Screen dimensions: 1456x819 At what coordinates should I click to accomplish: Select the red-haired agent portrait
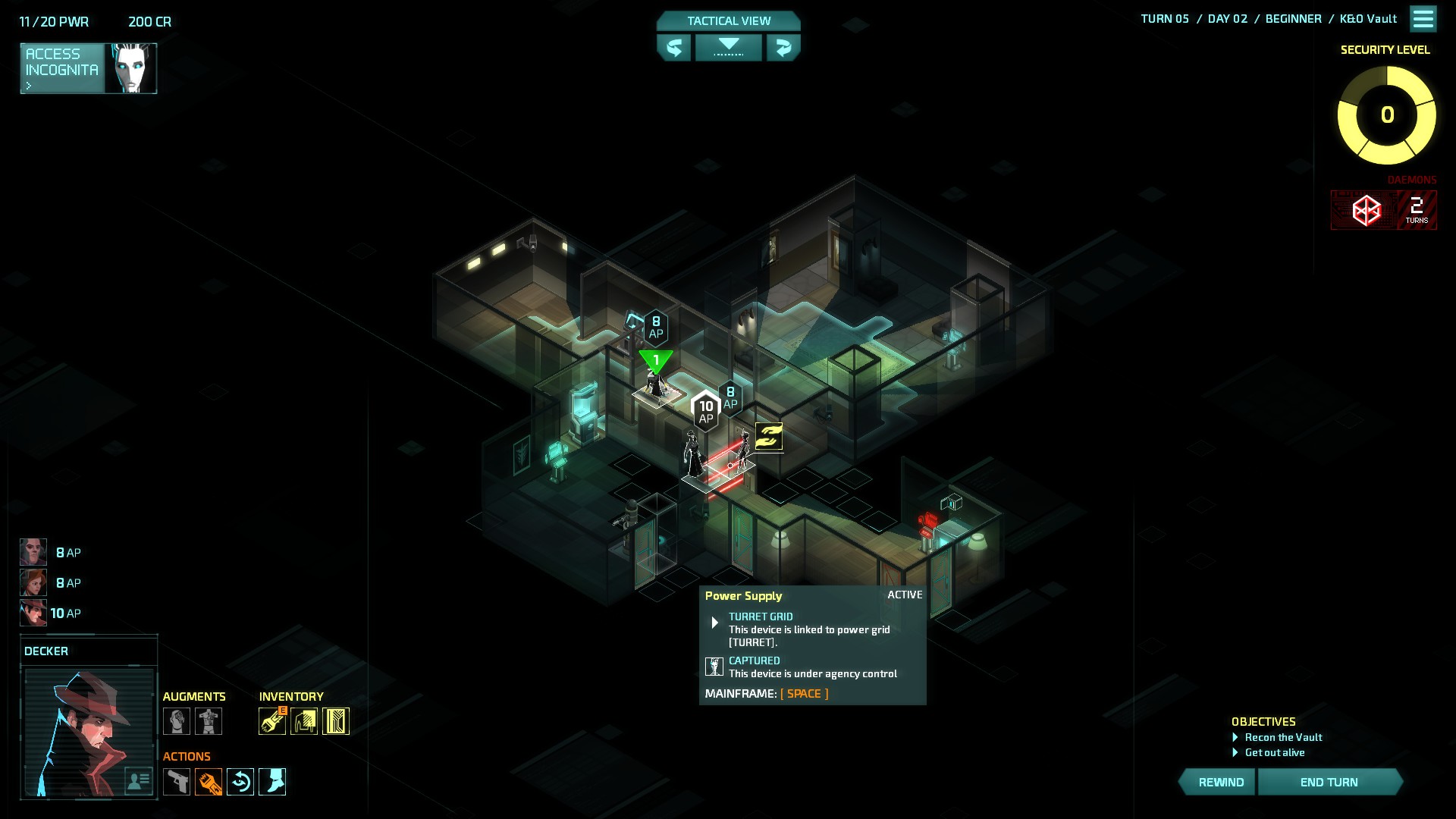tap(33, 582)
